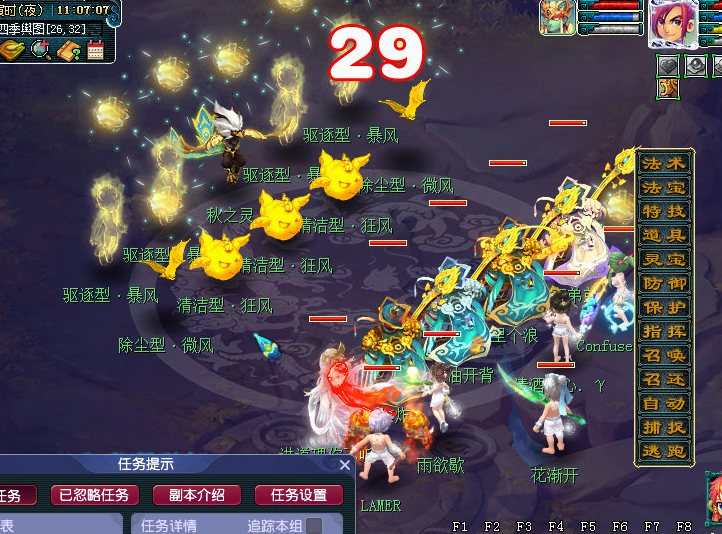The image size is (722, 534).
Task: Open the 道具 (Item) battle command
Action: pyautogui.click(x=664, y=235)
